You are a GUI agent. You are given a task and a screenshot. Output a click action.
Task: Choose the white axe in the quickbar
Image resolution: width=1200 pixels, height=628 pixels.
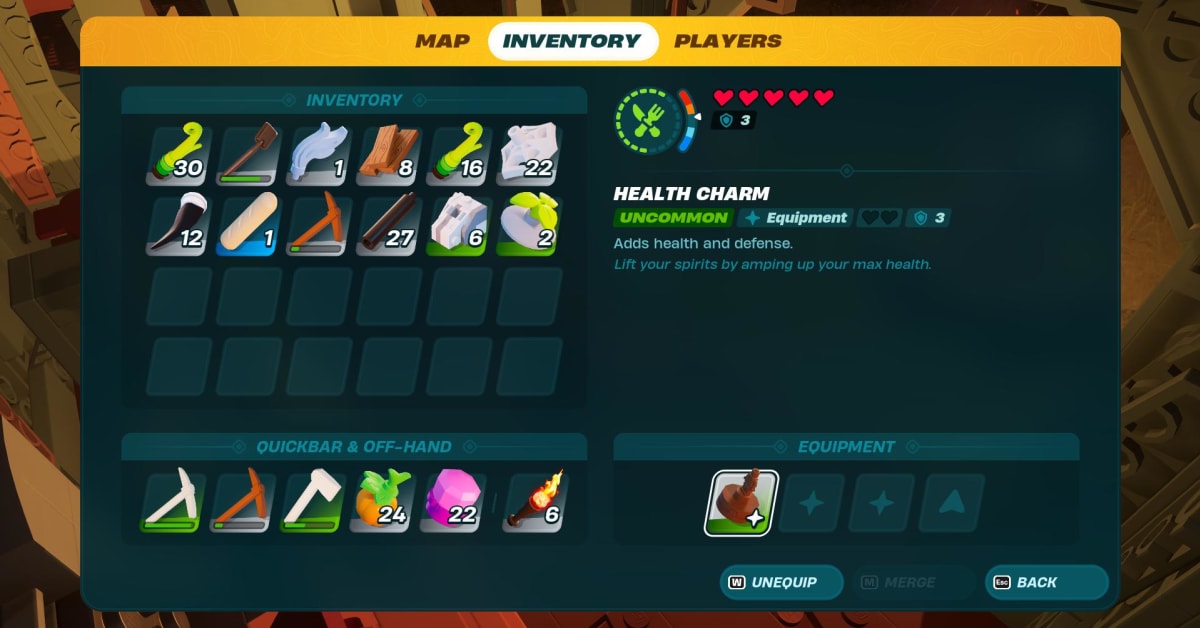pyautogui.click(x=313, y=501)
